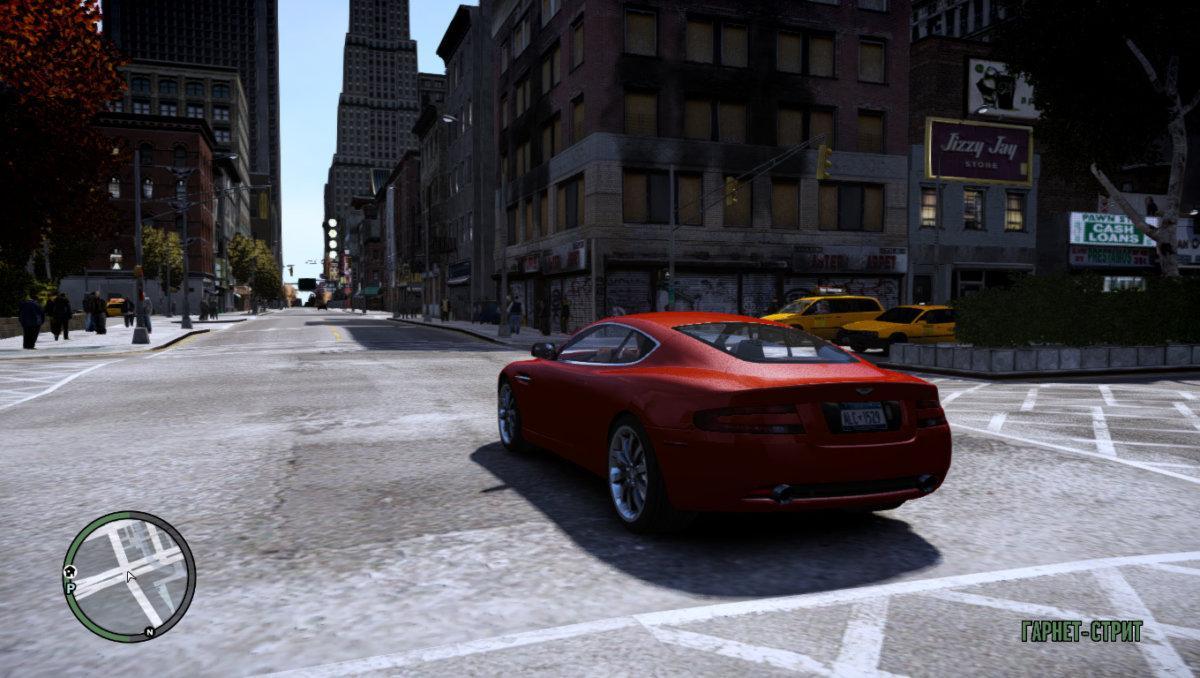Select the player arrow on the minimap
Image resolution: width=1200 pixels, height=678 pixels.
tap(130, 575)
